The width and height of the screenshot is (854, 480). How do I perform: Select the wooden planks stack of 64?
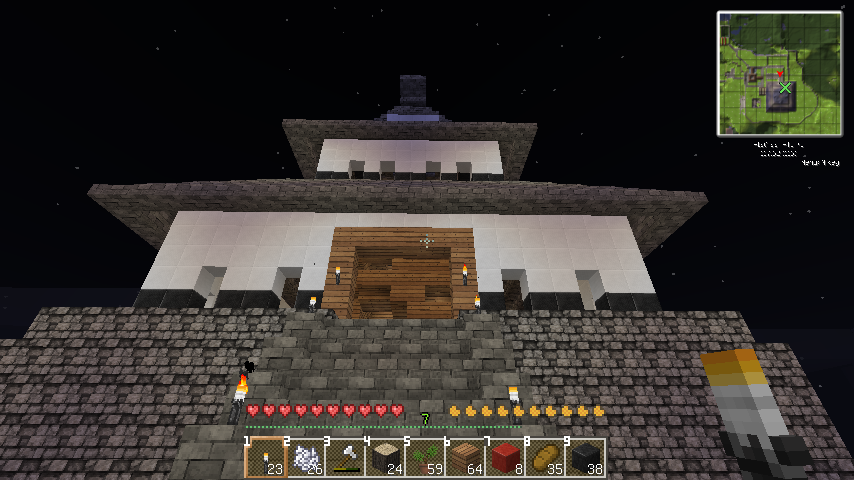465,458
